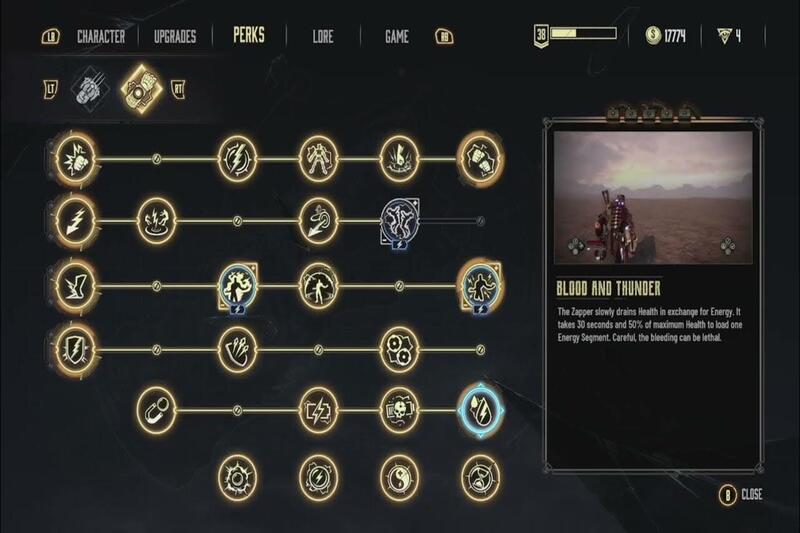
Task: Select the two-fists perk node
Action: (x=479, y=159)
